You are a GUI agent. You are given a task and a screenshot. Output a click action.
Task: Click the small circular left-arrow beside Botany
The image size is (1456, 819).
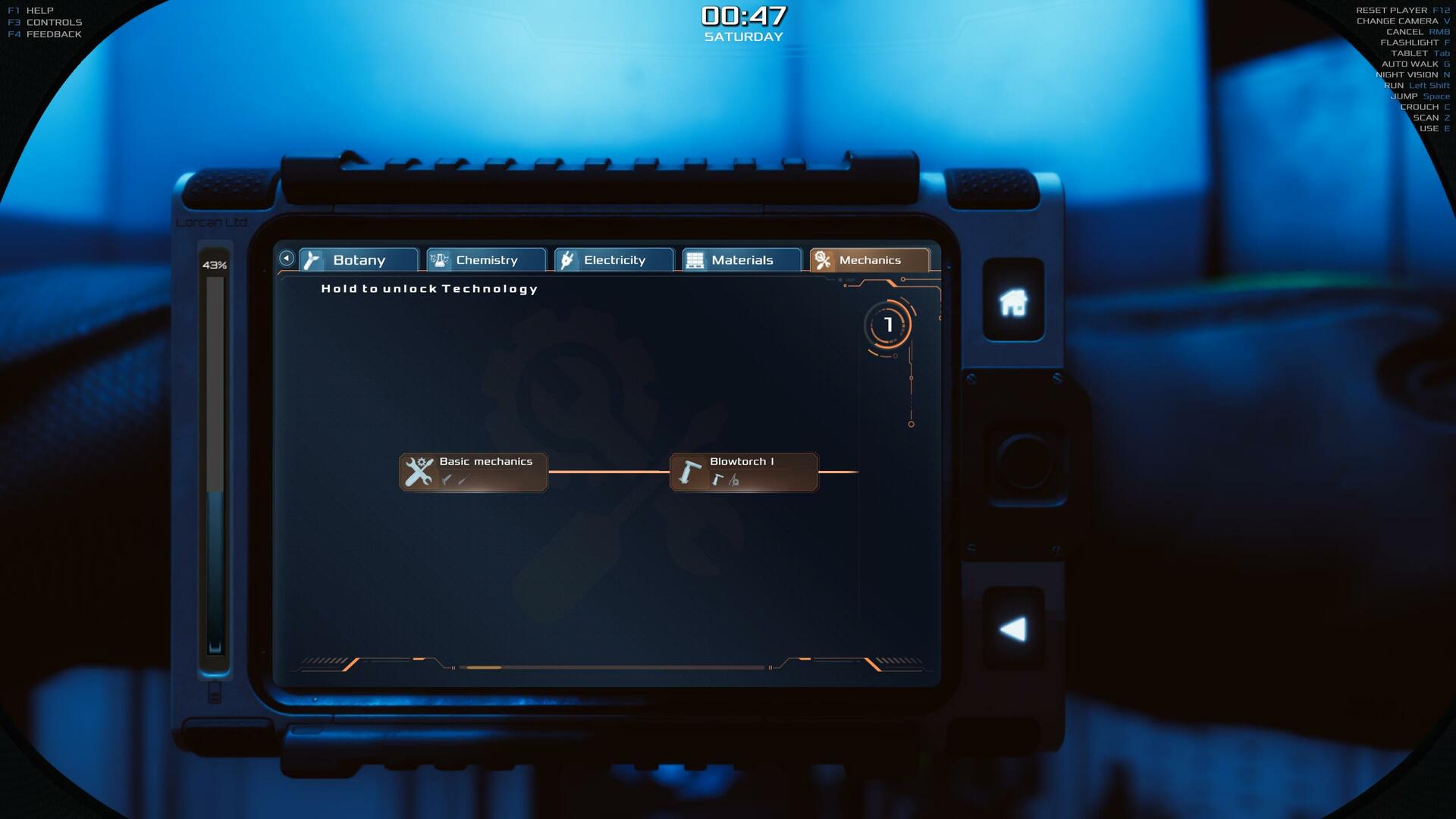click(x=287, y=259)
